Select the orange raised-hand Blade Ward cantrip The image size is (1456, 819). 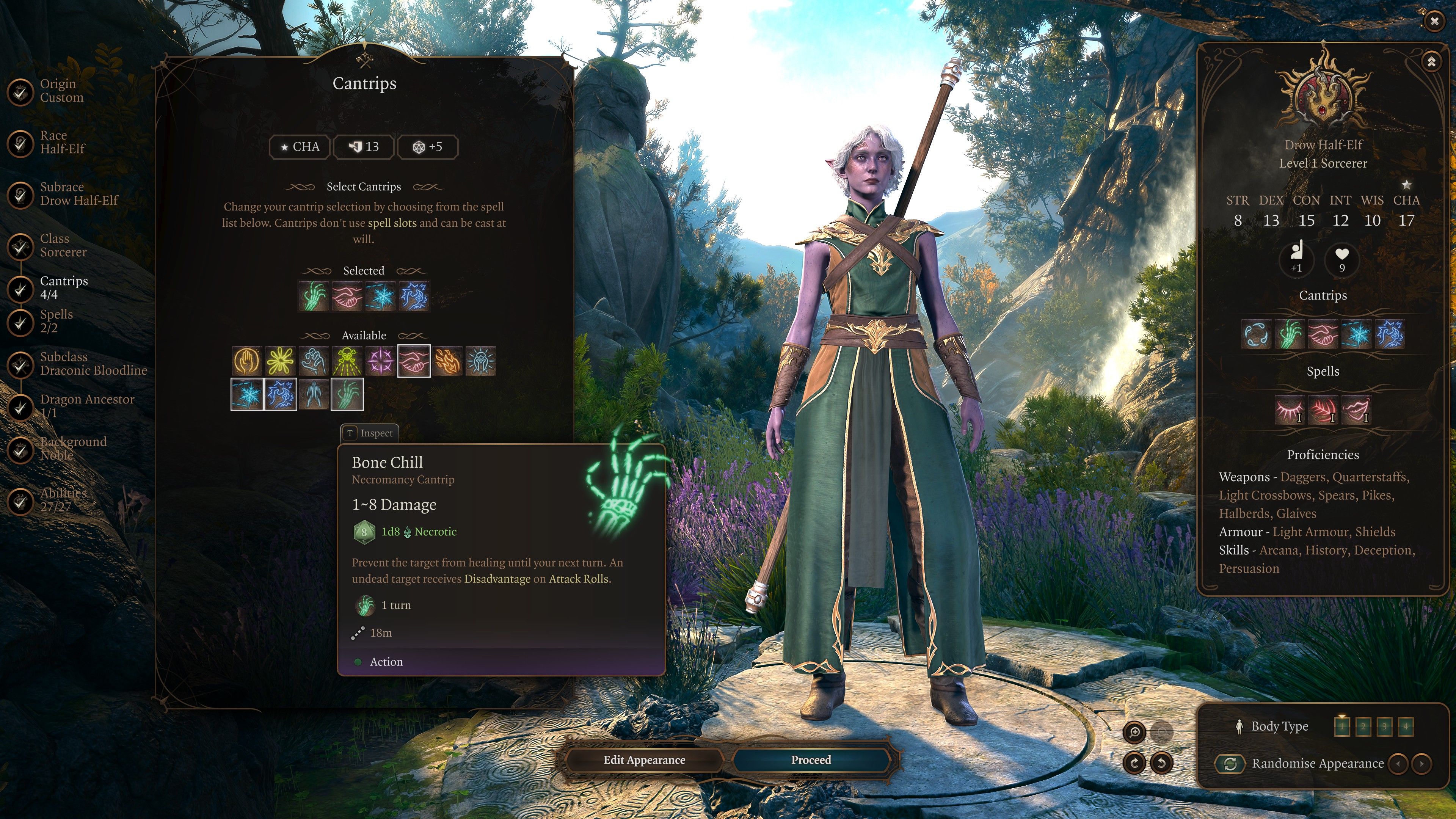click(x=246, y=361)
